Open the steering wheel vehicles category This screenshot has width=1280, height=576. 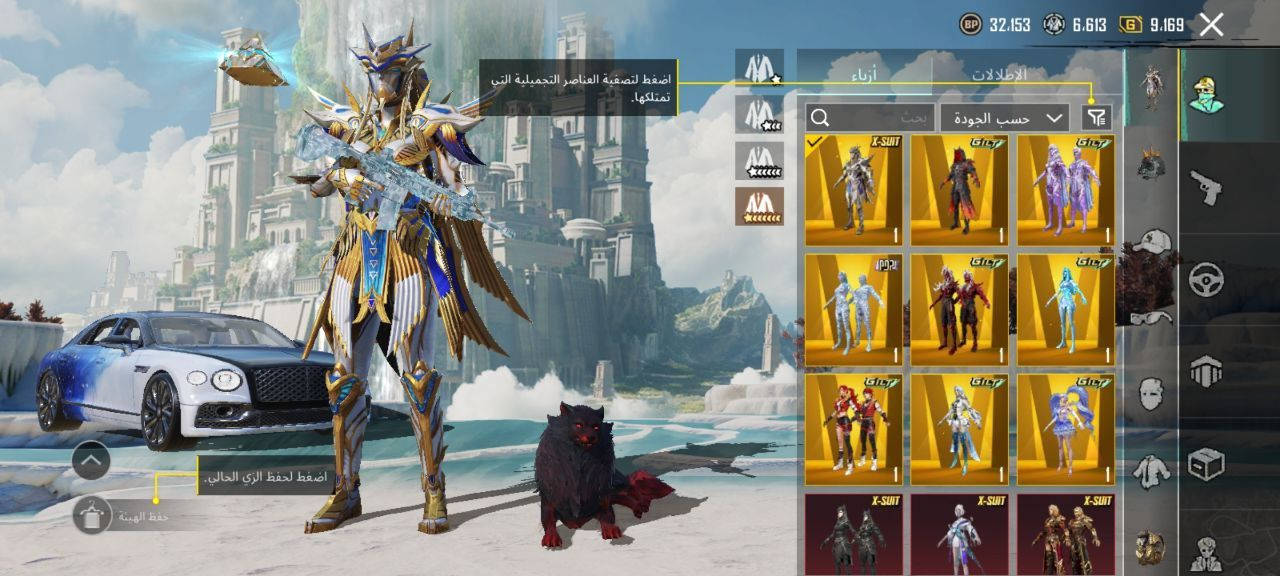(x=1206, y=279)
